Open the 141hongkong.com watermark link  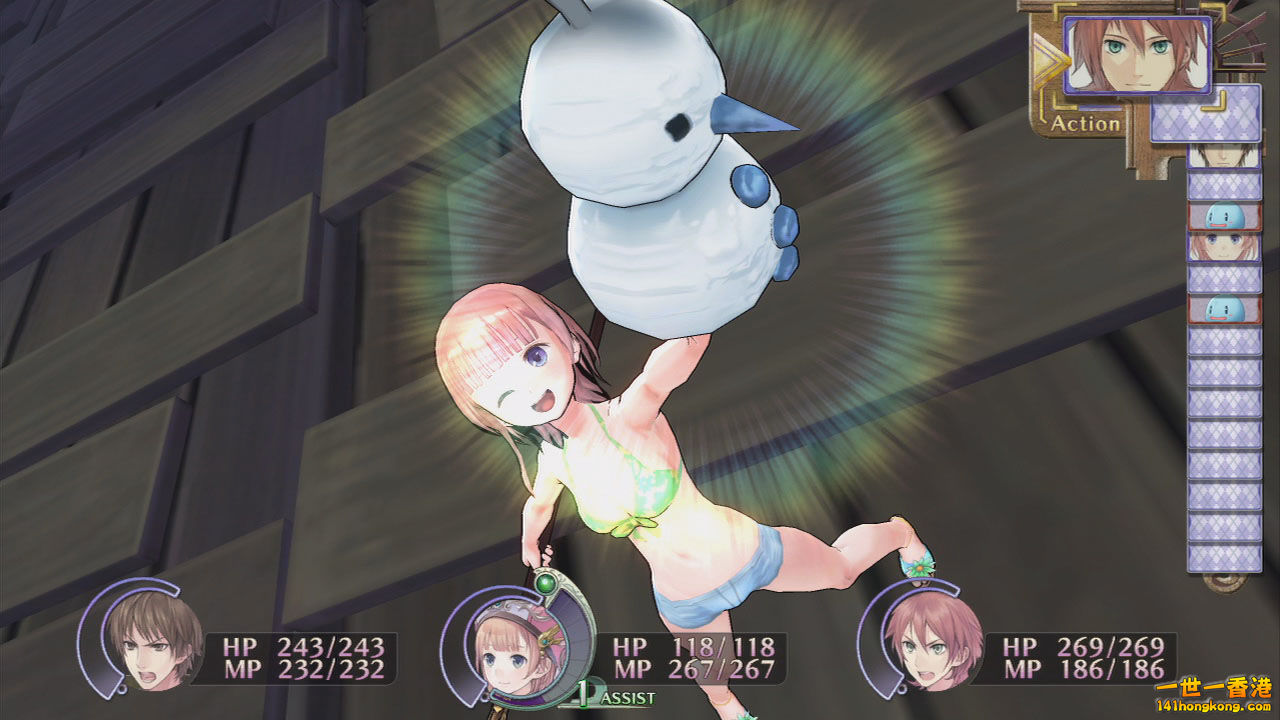(1213, 706)
